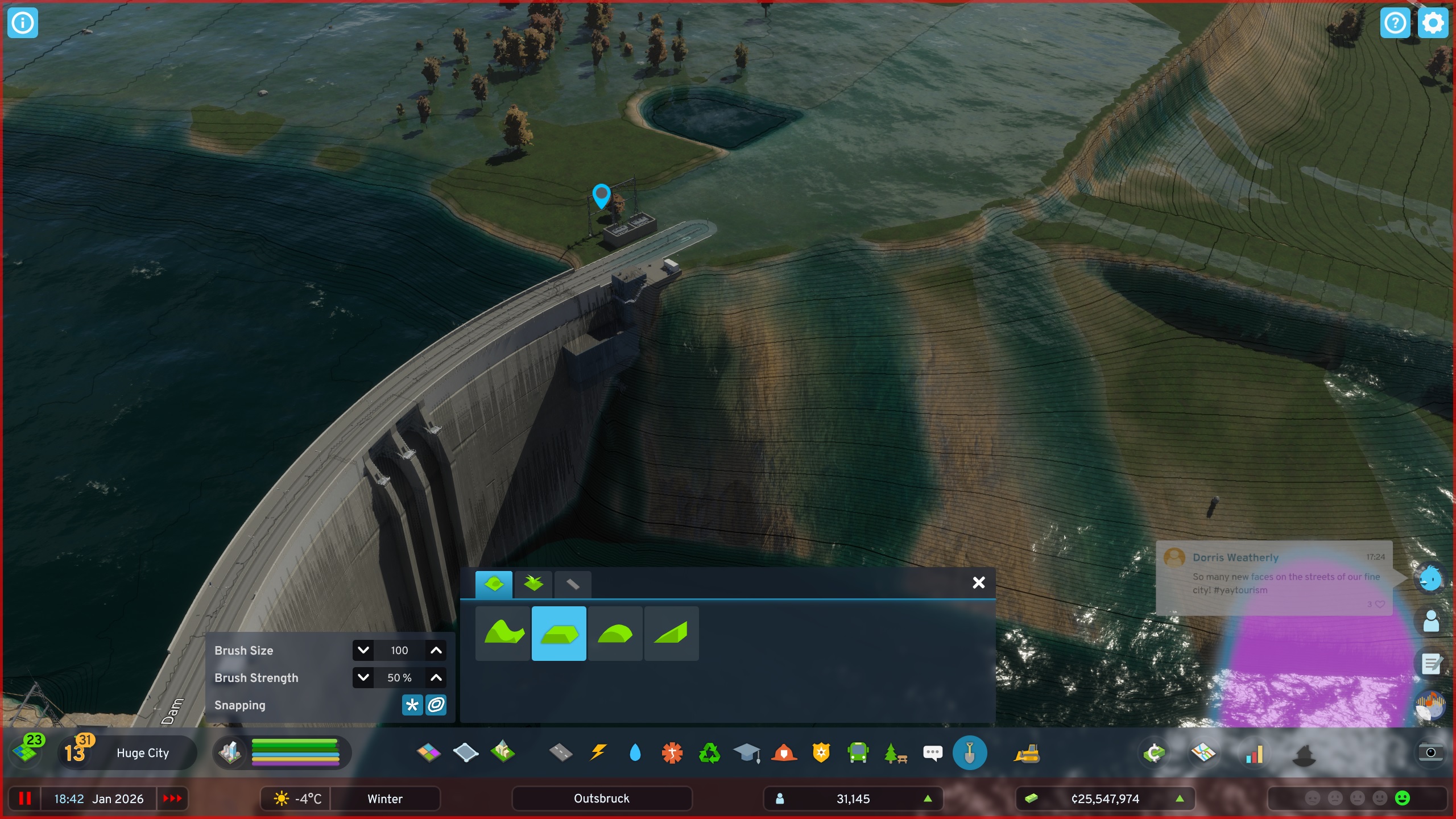The width and height of the screenshot is (1456, 819).
Task: Switch to the vegetation terrain tab
Action: (534, 584)
